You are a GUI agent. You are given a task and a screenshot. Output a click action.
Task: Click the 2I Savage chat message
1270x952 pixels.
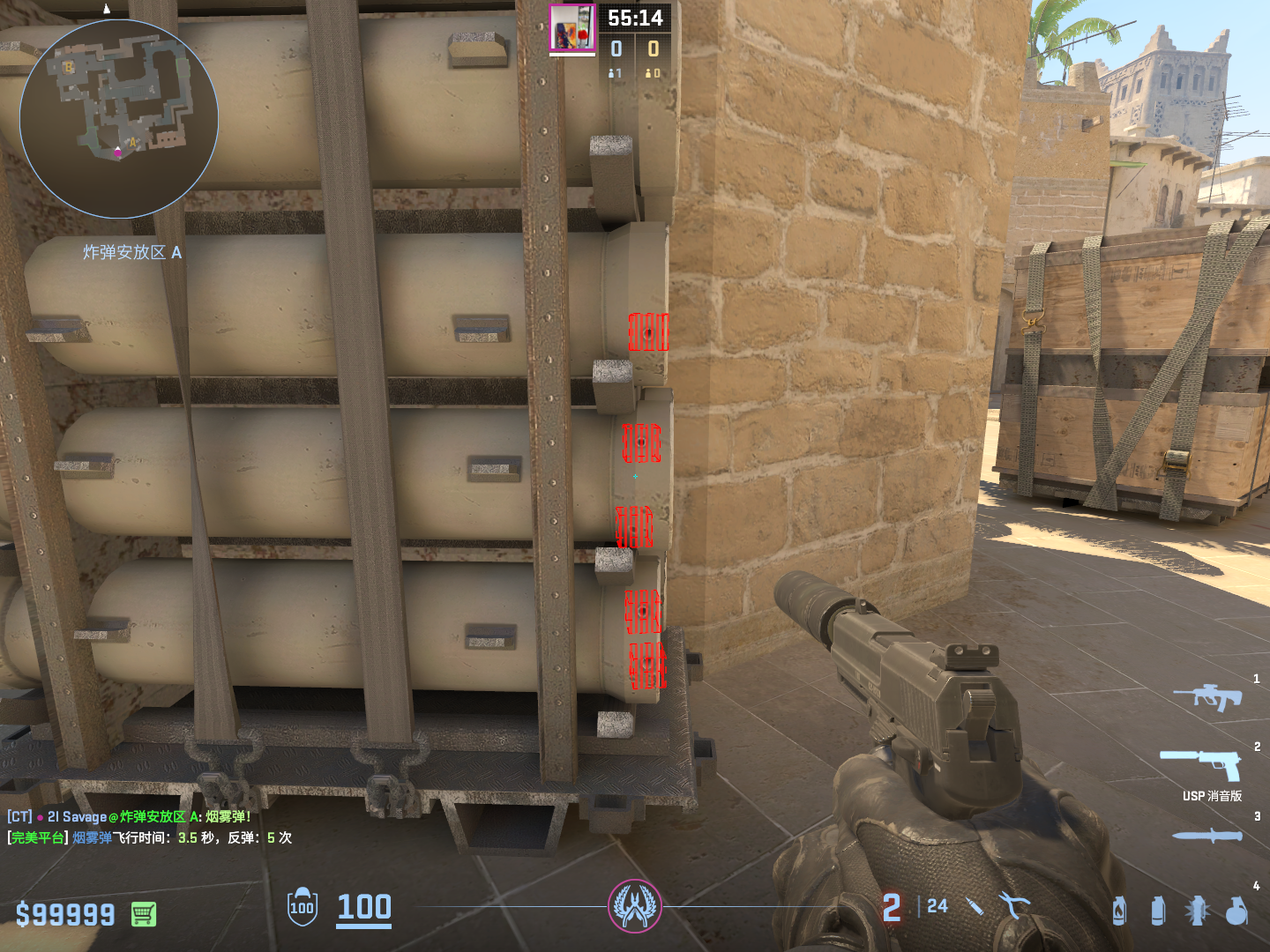(130, 817)
